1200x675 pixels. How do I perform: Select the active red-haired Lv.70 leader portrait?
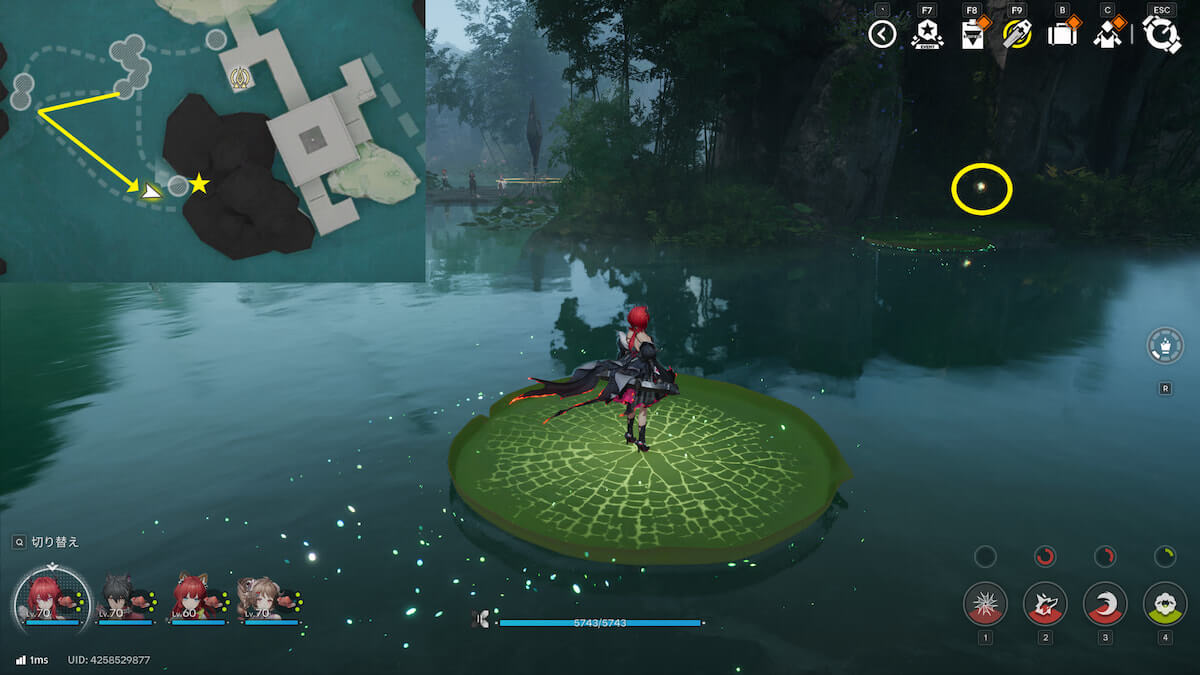pyautogui.click(x=47, y=600)
